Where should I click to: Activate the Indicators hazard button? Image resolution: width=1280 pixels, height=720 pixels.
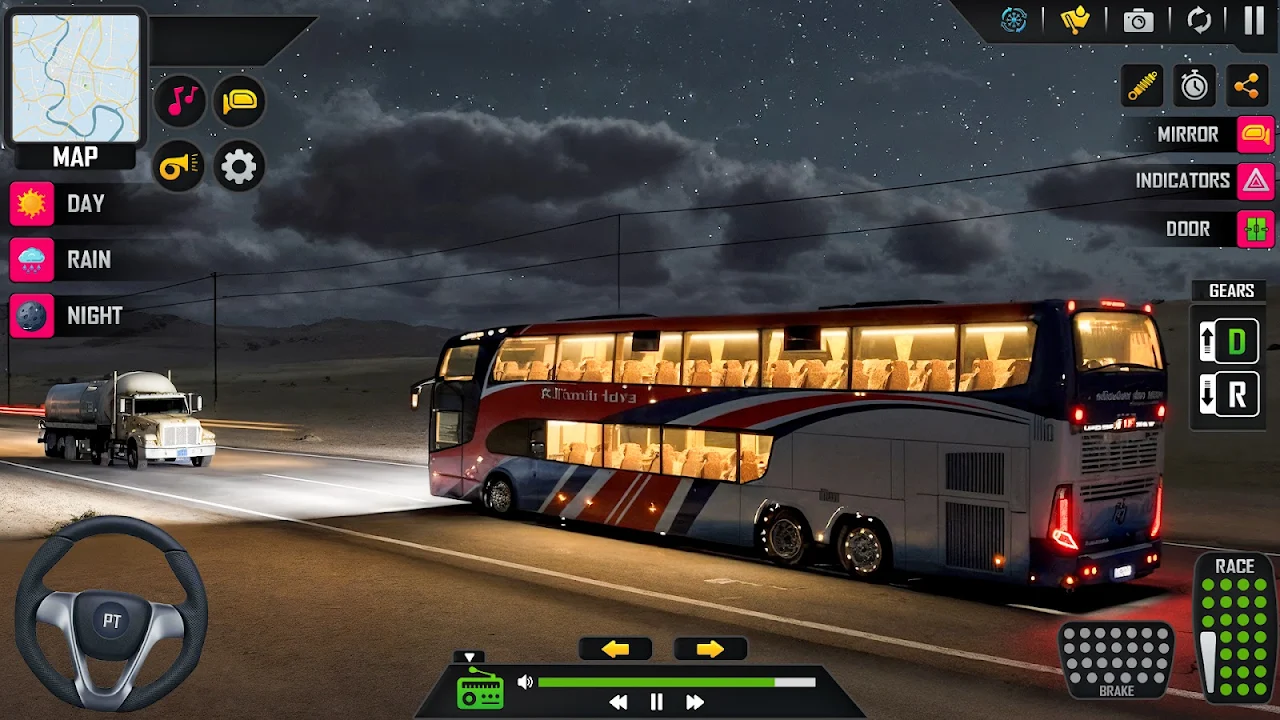[1255, 181]
